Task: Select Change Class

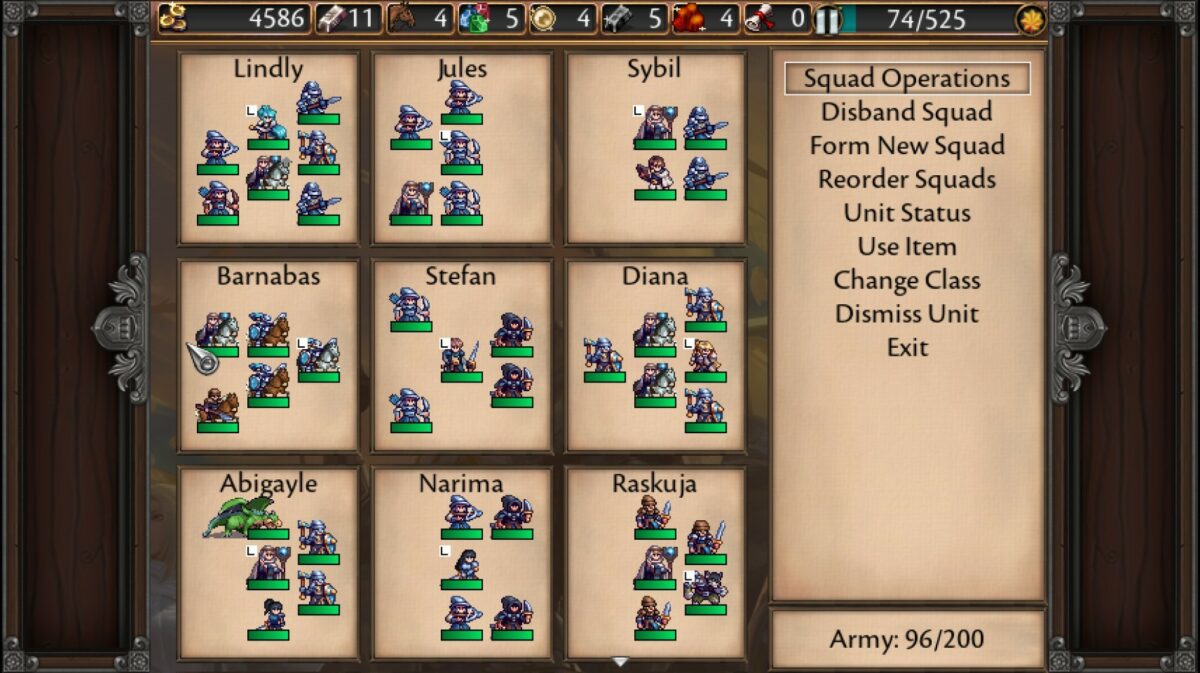Action: point(907,281)
